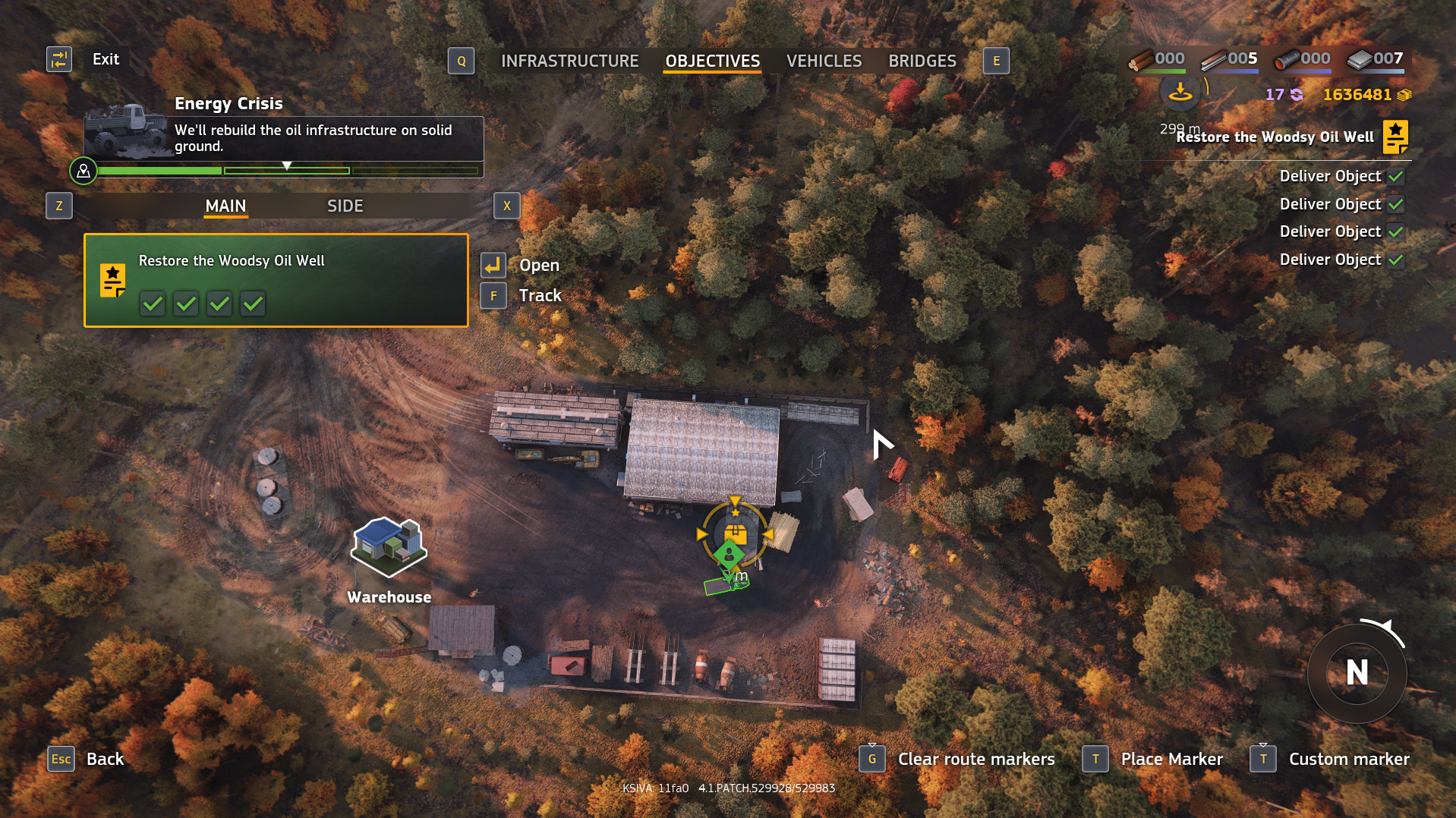
Task: Click the supply drop icon near the 299 m readout
Action: tap(1180, 94)
